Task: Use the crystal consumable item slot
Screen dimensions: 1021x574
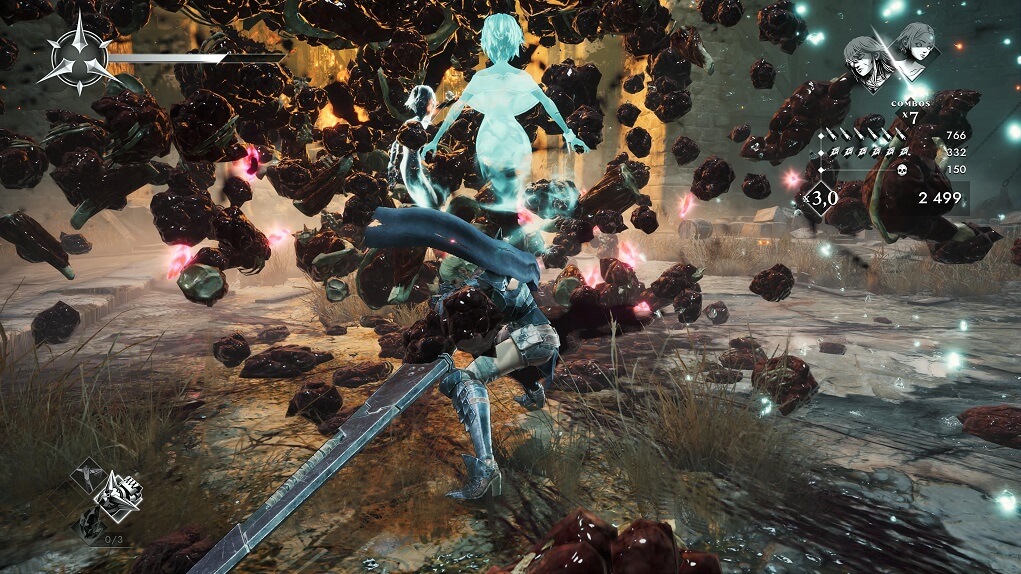Action: click(91, 522)
